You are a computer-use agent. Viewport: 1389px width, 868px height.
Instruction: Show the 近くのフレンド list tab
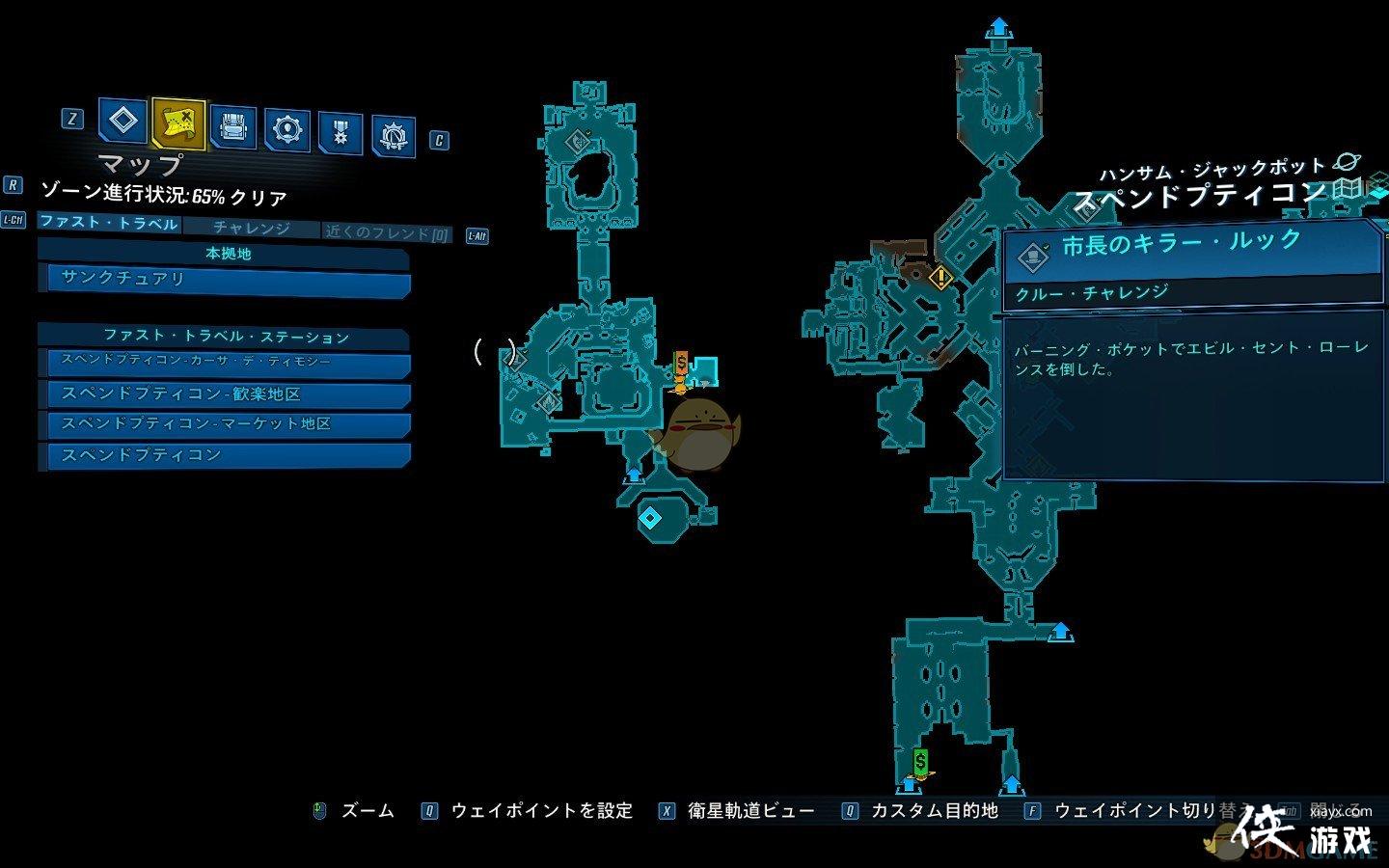click(x=387, y=232)
